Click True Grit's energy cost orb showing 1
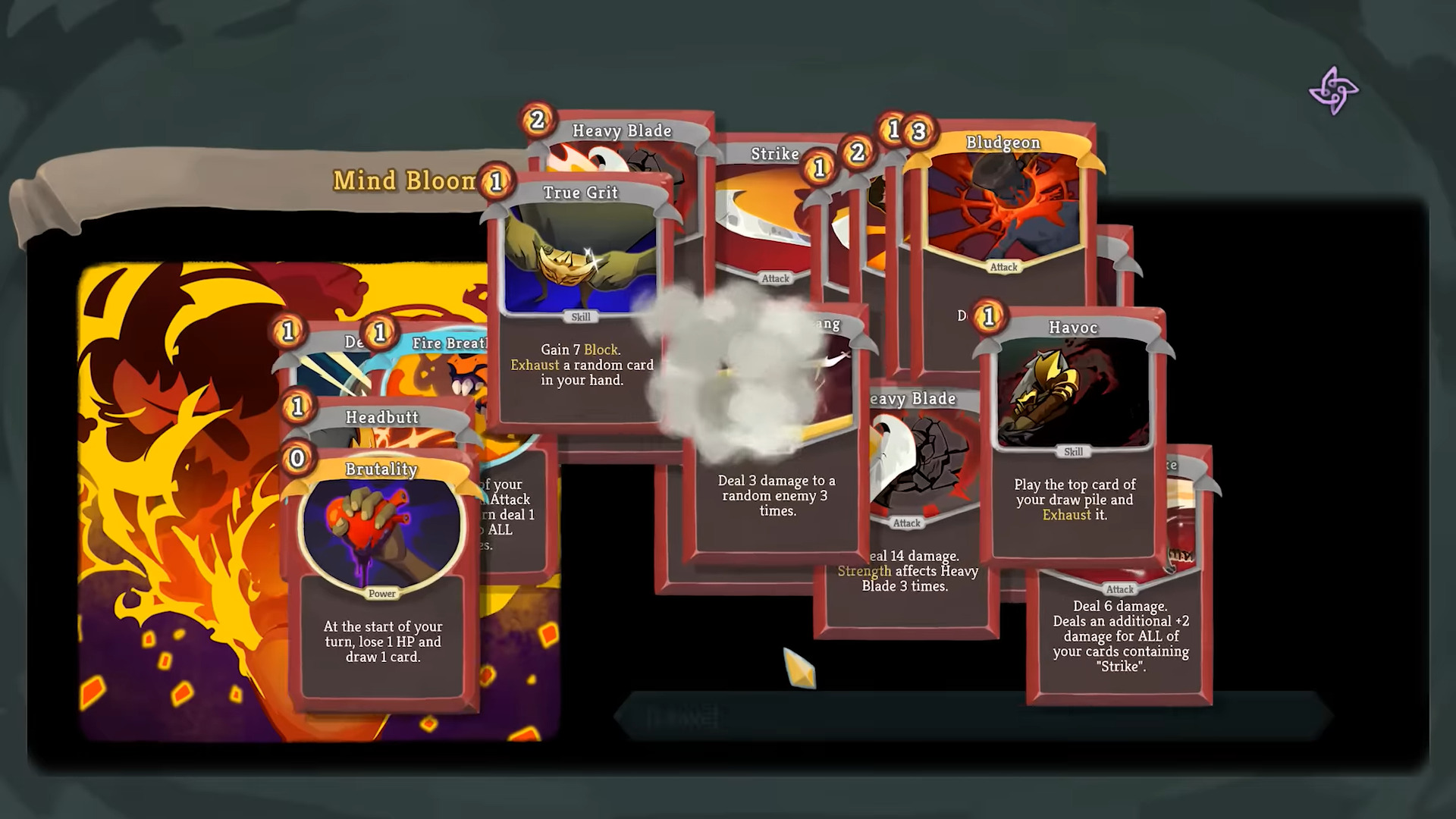Screen dimensions: 1456x819 point(494,182)
